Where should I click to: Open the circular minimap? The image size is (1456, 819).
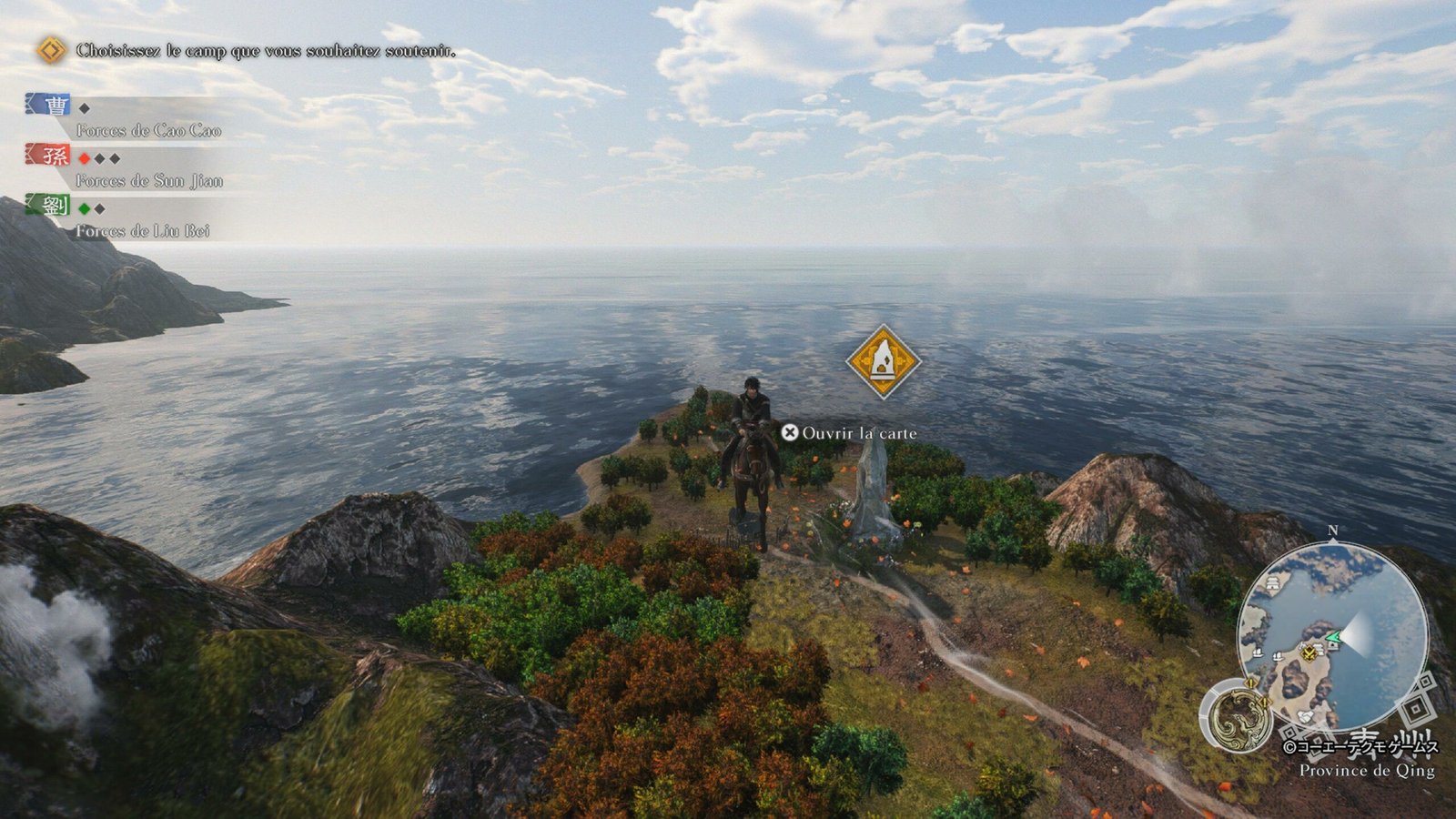pos(1332,635)
